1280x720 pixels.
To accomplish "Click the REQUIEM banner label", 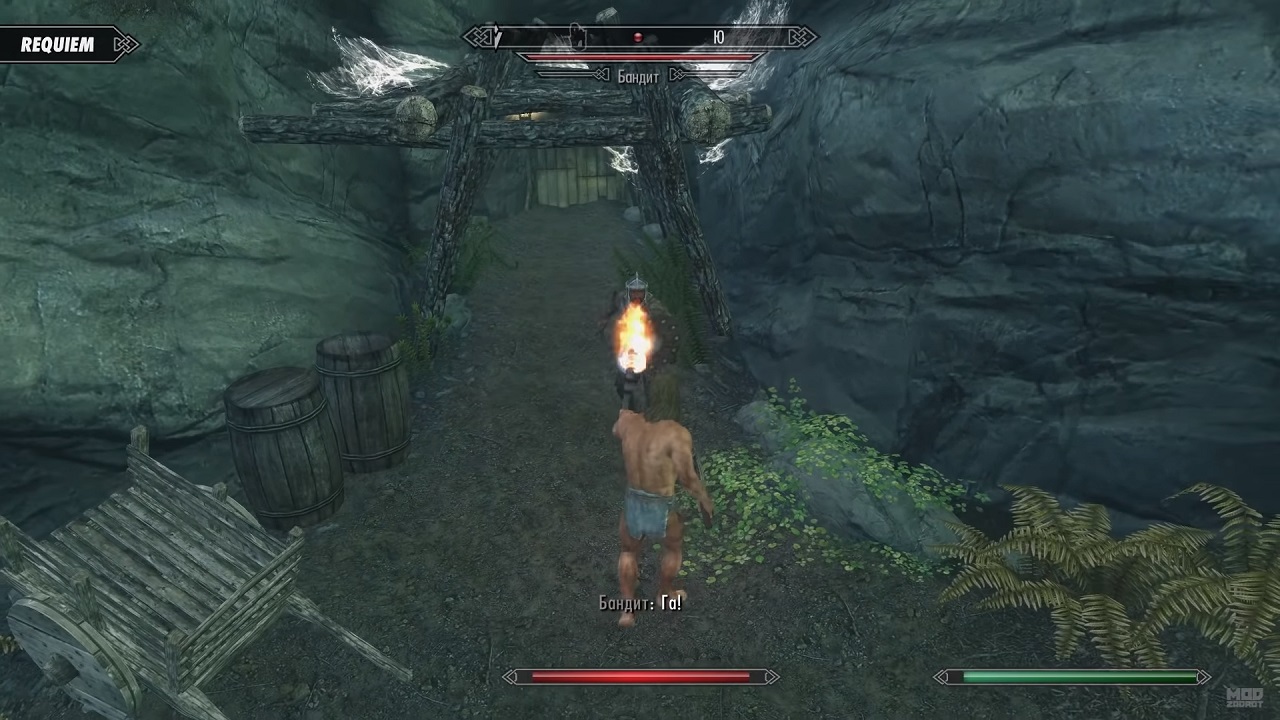I will 58,45.
